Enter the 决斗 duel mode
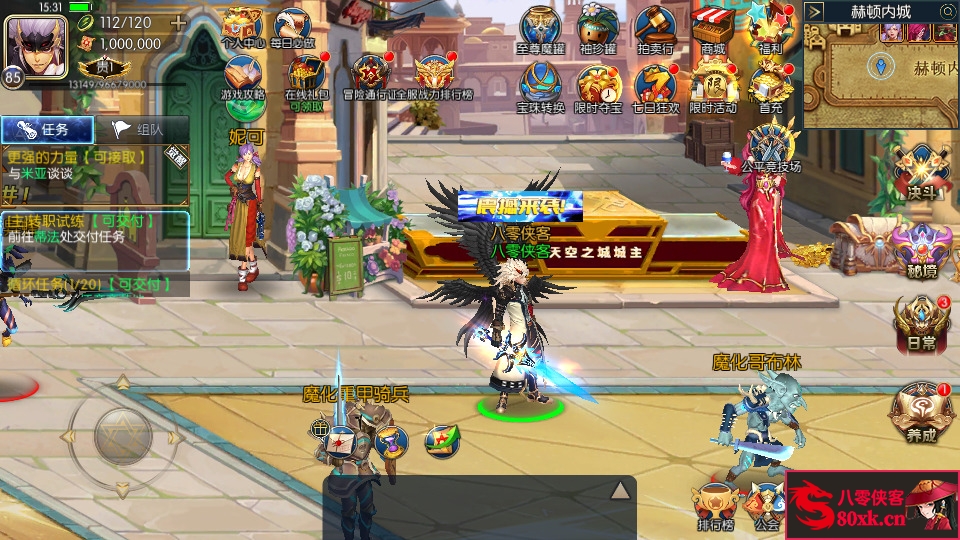This screenshot has height=540, width=960. [920, 172]
